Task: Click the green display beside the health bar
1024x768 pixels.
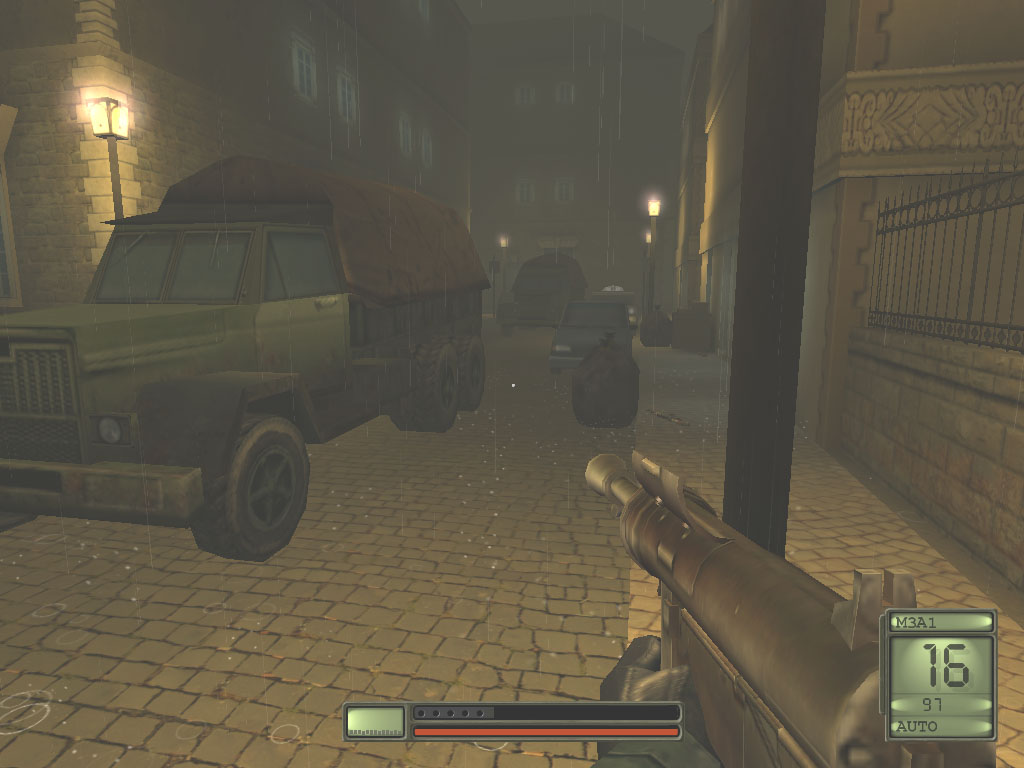Action: 375,721
